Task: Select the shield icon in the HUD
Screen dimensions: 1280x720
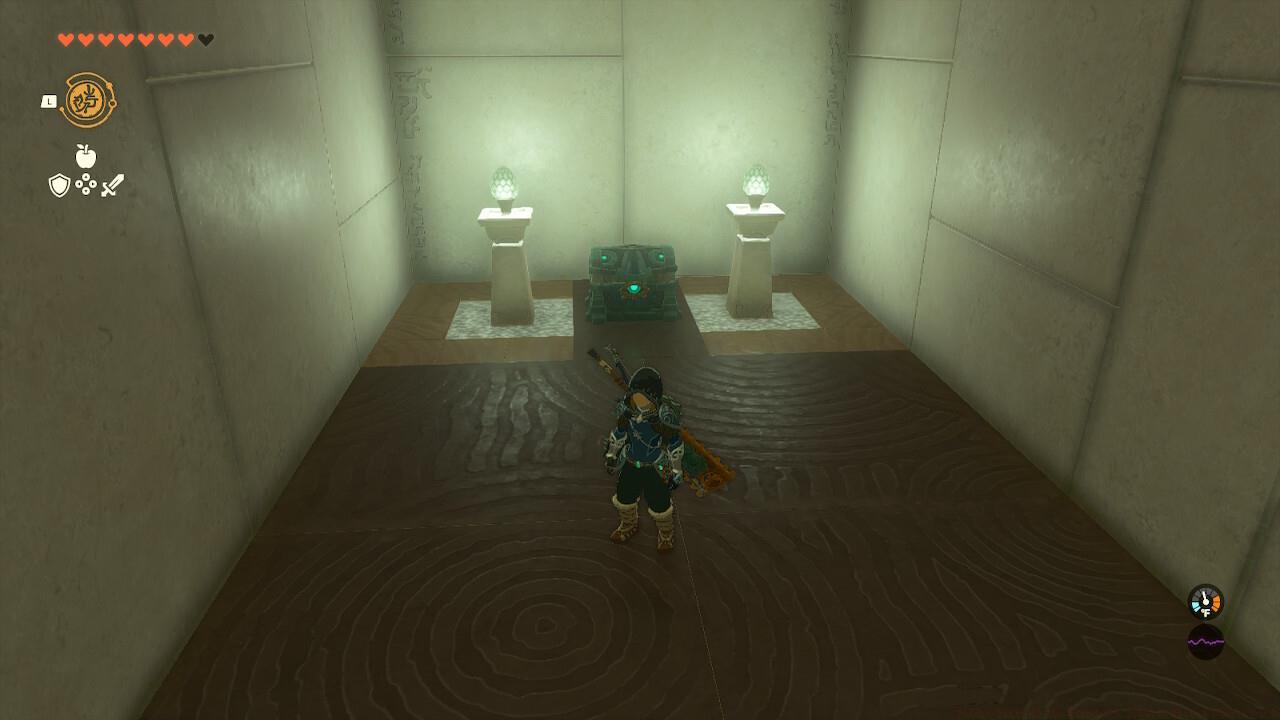Action: (60, 185)
